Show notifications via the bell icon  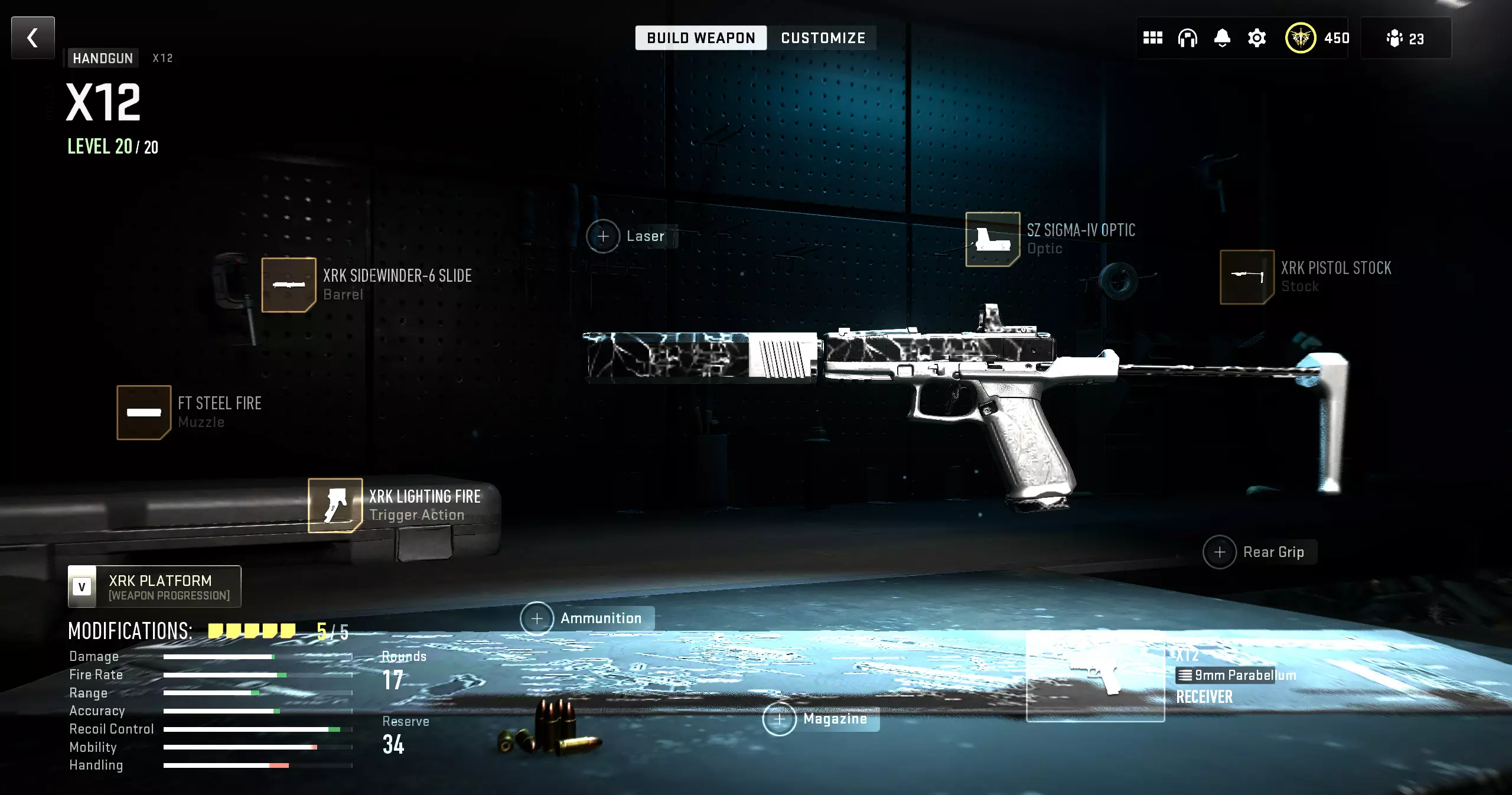click(1222, 38)
